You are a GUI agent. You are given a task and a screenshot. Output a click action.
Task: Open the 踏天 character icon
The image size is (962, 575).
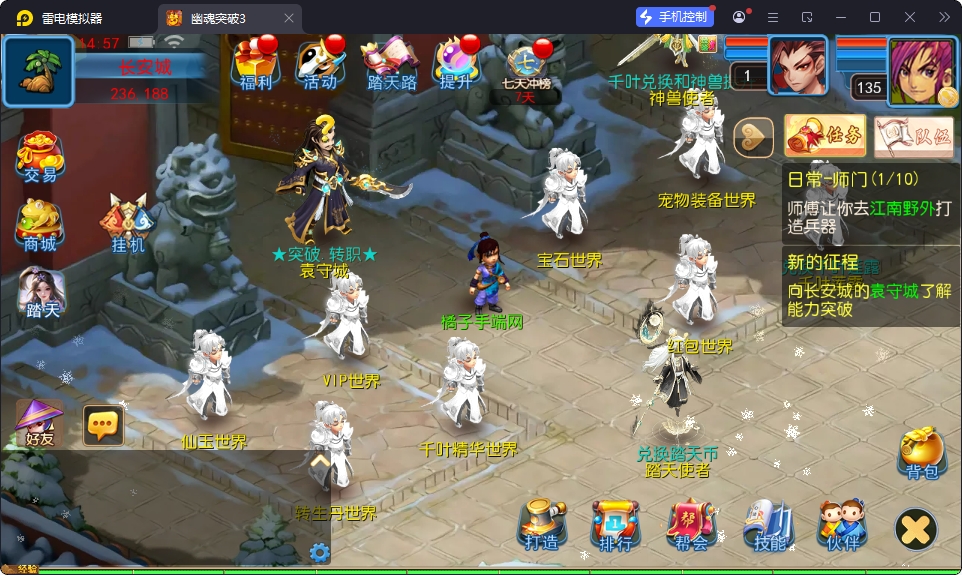coord(42,292)
